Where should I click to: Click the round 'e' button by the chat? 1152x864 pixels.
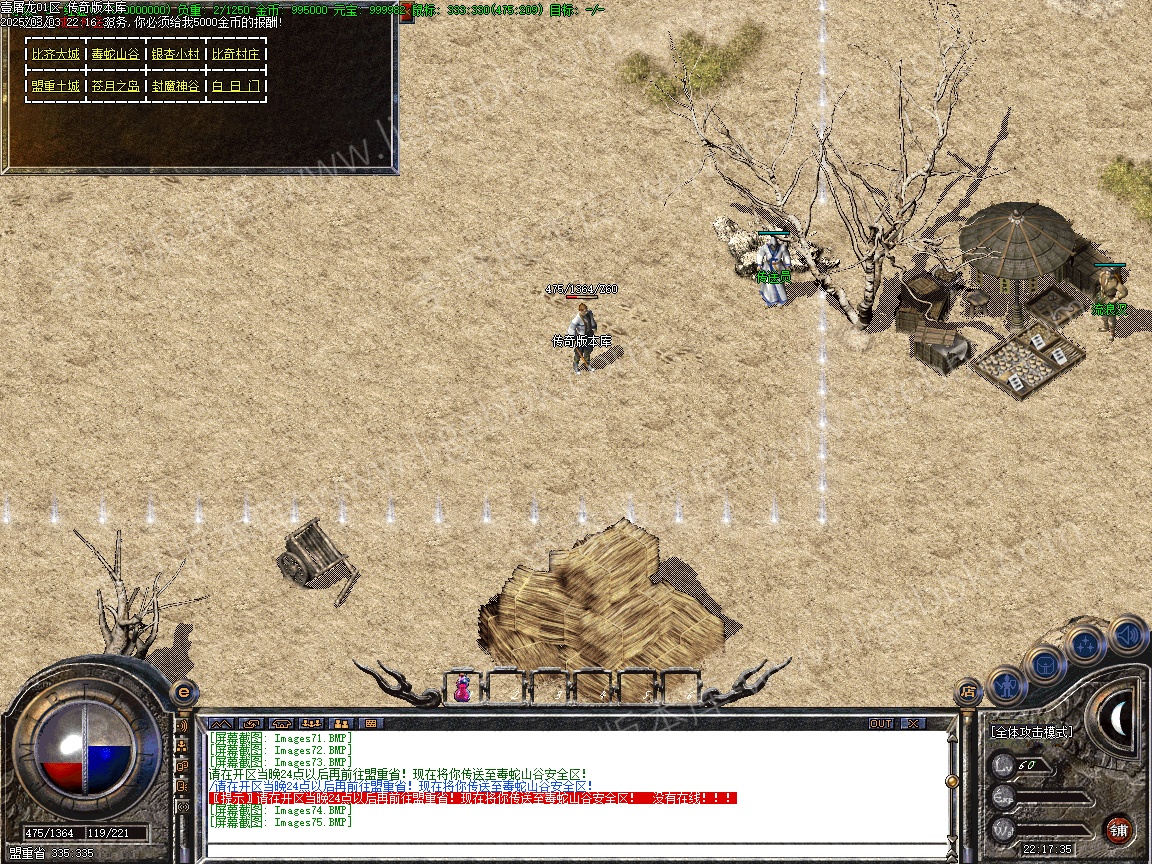[x=183, y=692]
